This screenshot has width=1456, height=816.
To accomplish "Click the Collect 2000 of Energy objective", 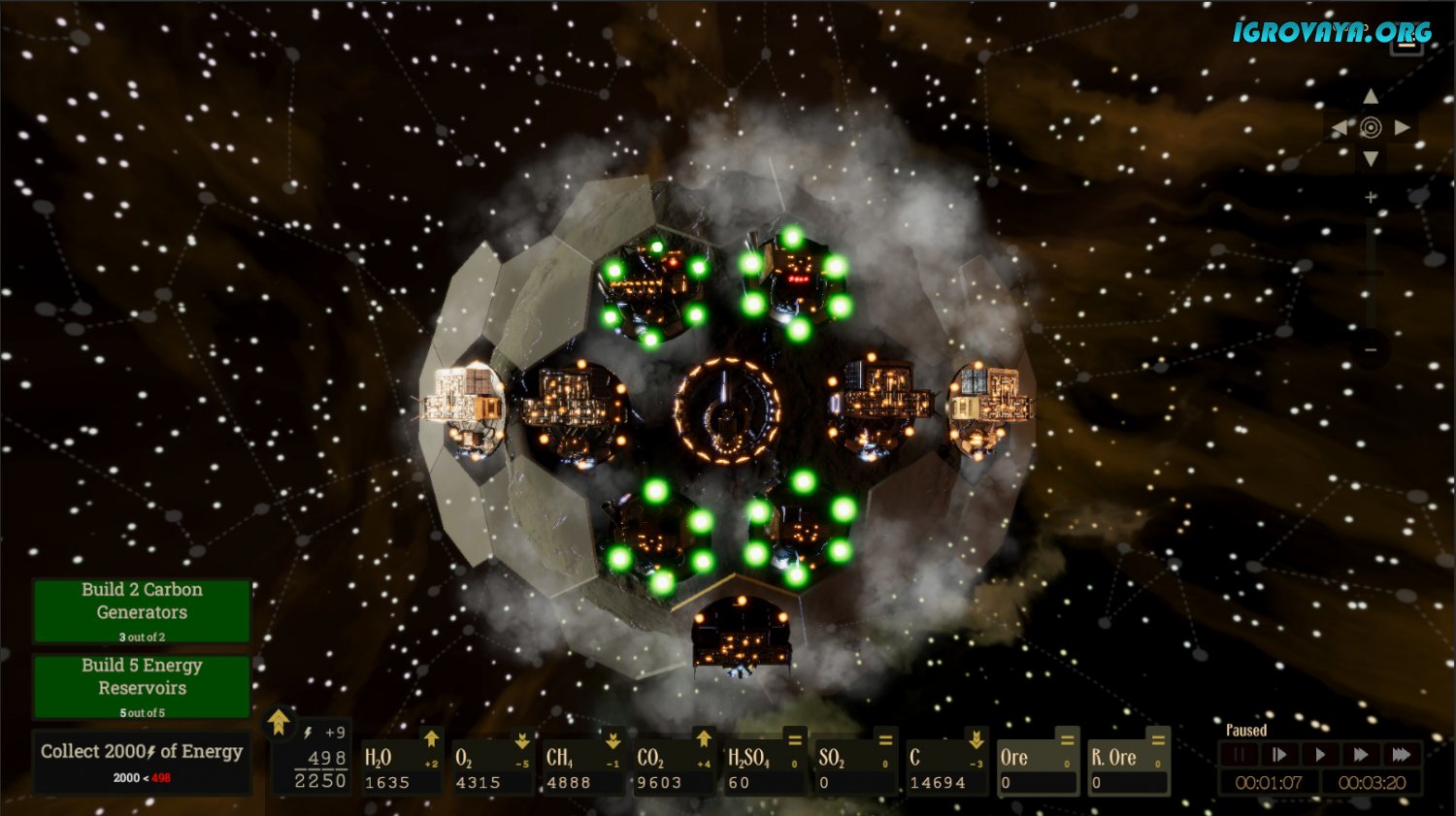I will (x=142, y=763).
